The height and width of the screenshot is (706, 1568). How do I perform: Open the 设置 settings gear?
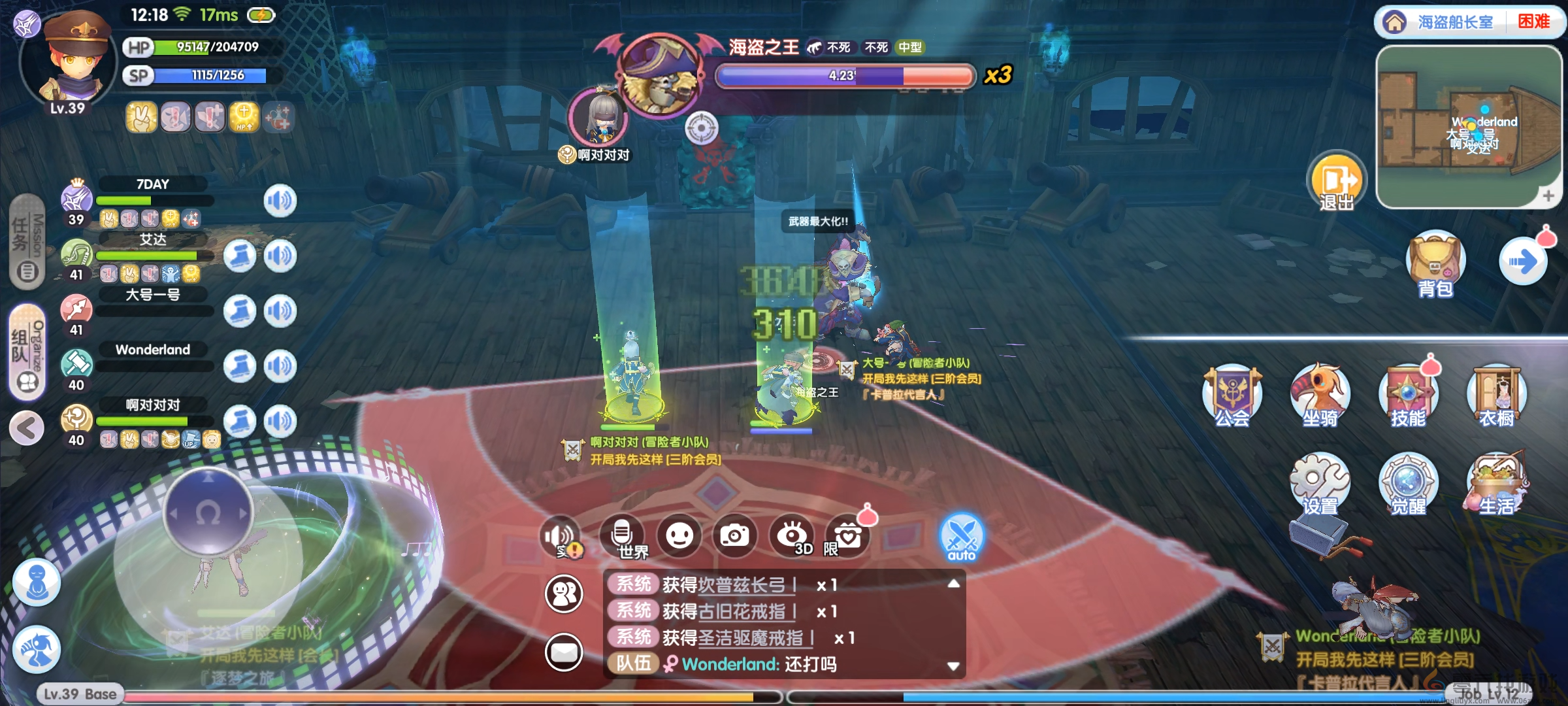(1320, 484)
